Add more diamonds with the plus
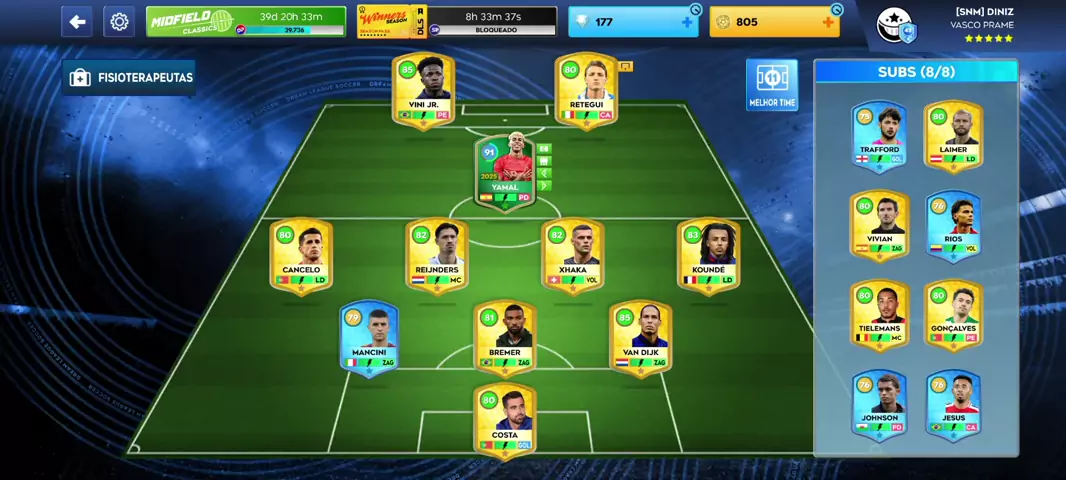 point(687,22)
